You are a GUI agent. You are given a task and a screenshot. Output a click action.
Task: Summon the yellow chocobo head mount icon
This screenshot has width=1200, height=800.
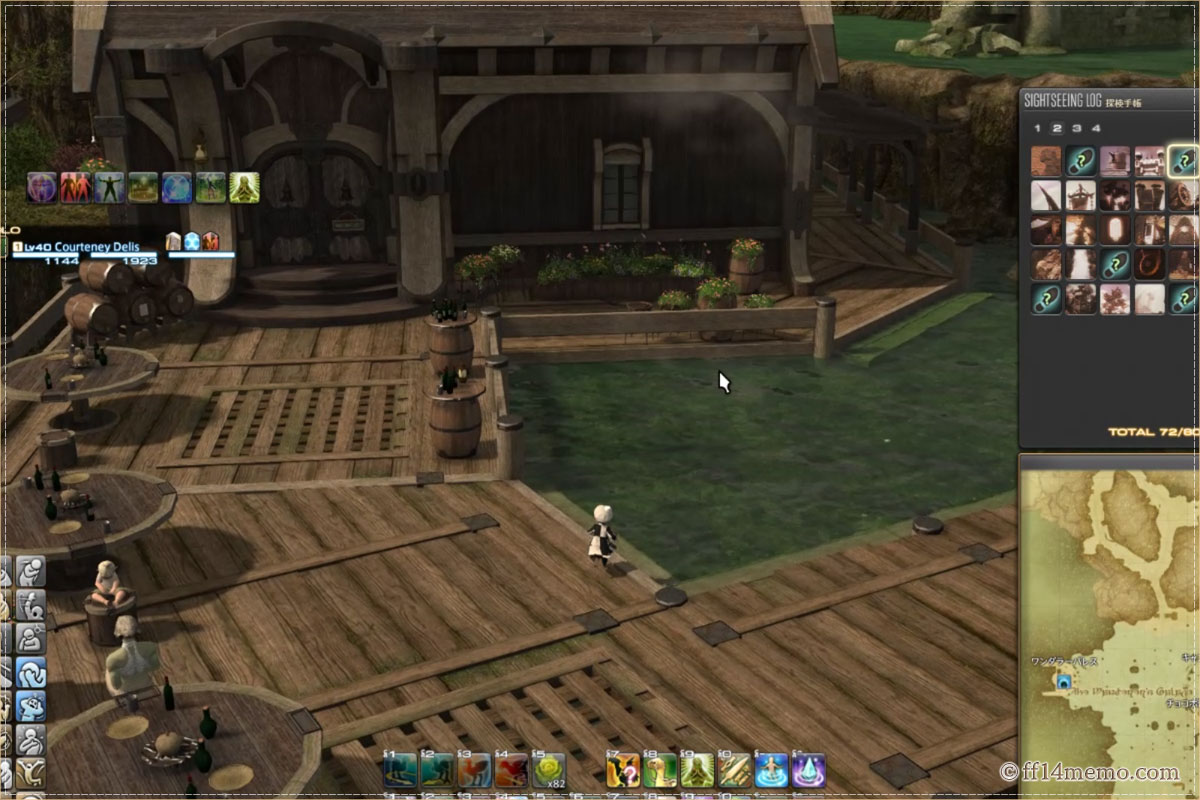pos(660,770)
